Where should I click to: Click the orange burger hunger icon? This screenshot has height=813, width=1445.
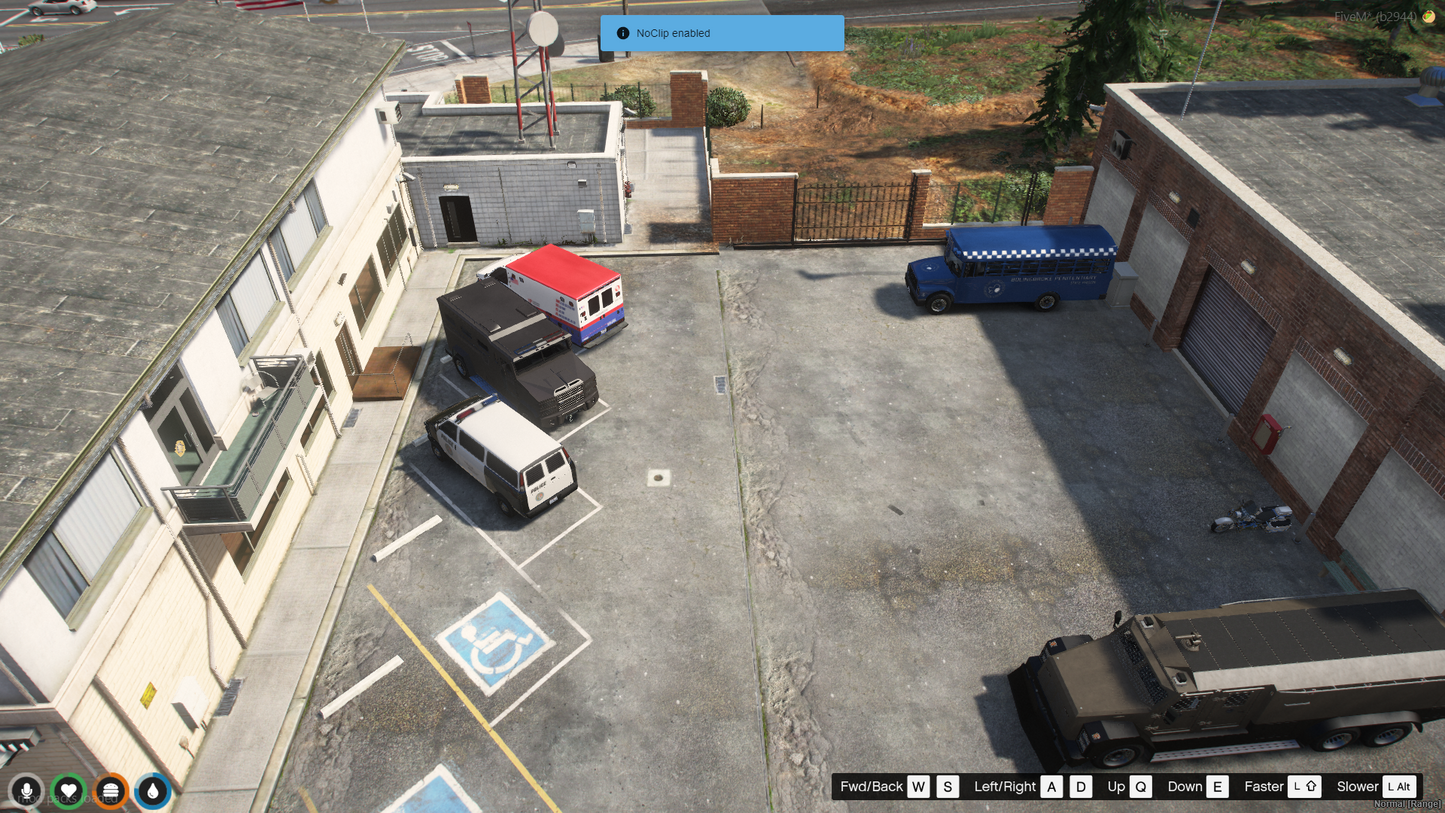click(111, 791)
